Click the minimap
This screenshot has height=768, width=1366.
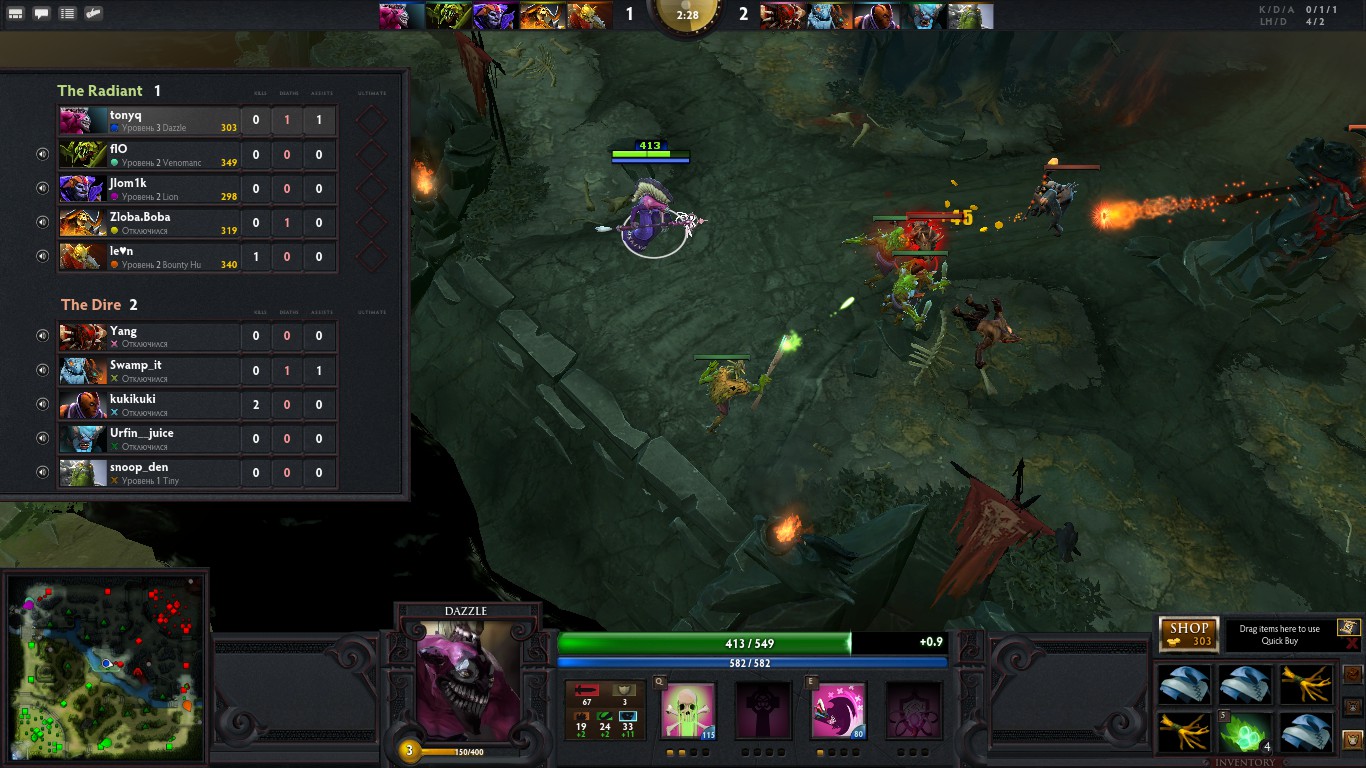106,665
